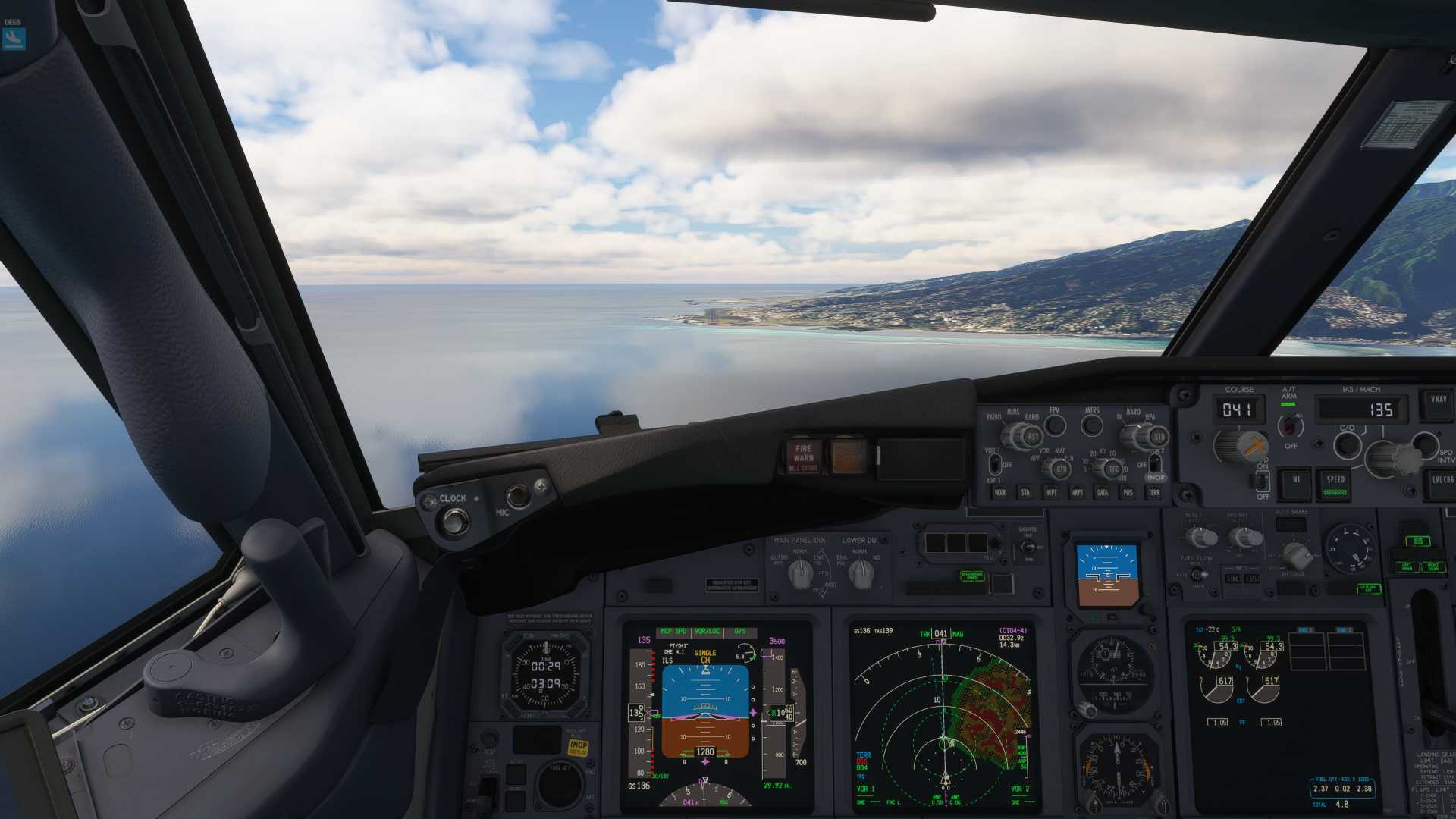Open the GEES overlay icon

point(14,38)
